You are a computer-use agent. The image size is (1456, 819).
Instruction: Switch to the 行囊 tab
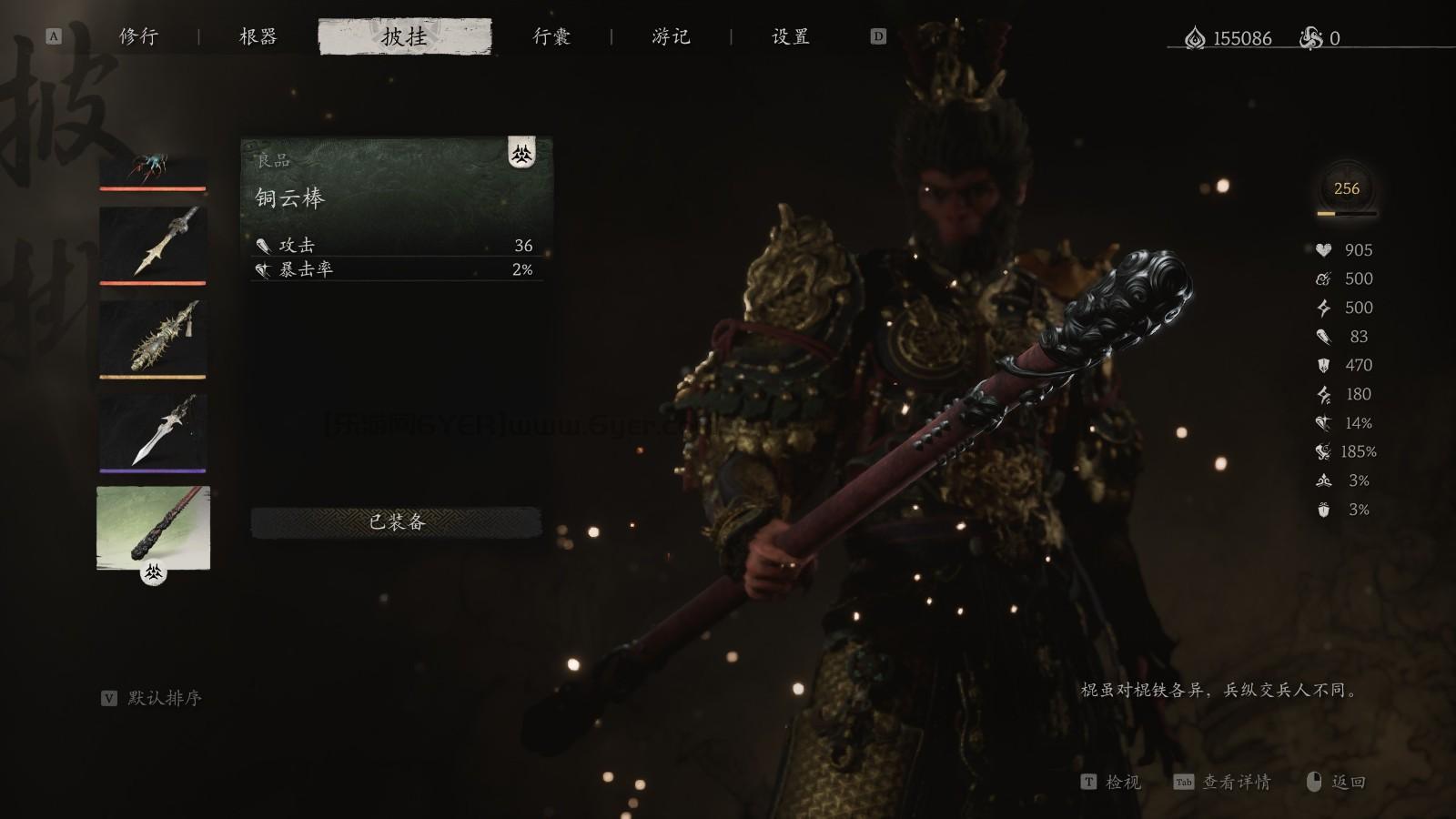[551, 37]
